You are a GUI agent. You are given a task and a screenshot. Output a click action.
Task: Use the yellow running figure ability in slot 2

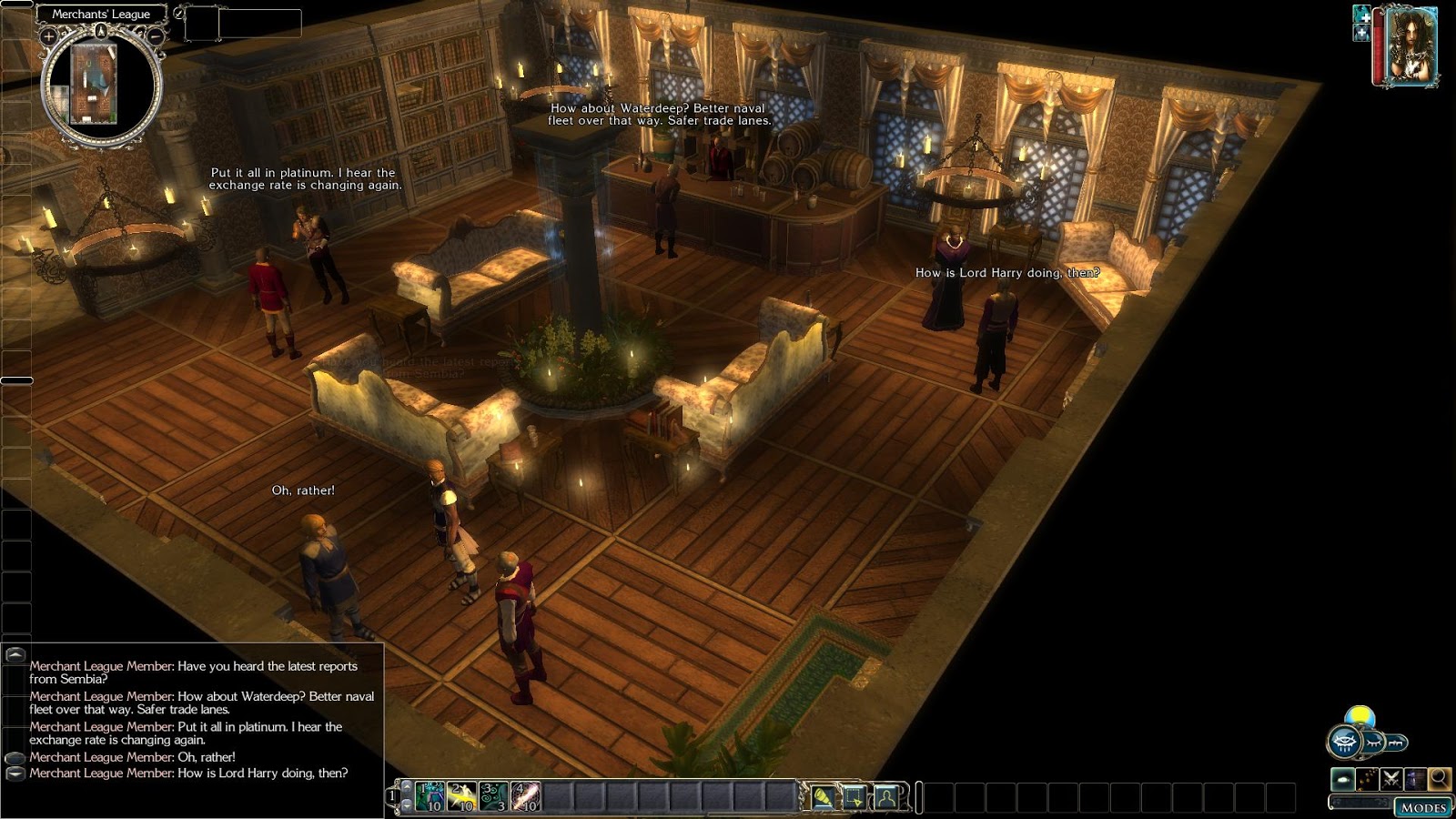(461, 796)
